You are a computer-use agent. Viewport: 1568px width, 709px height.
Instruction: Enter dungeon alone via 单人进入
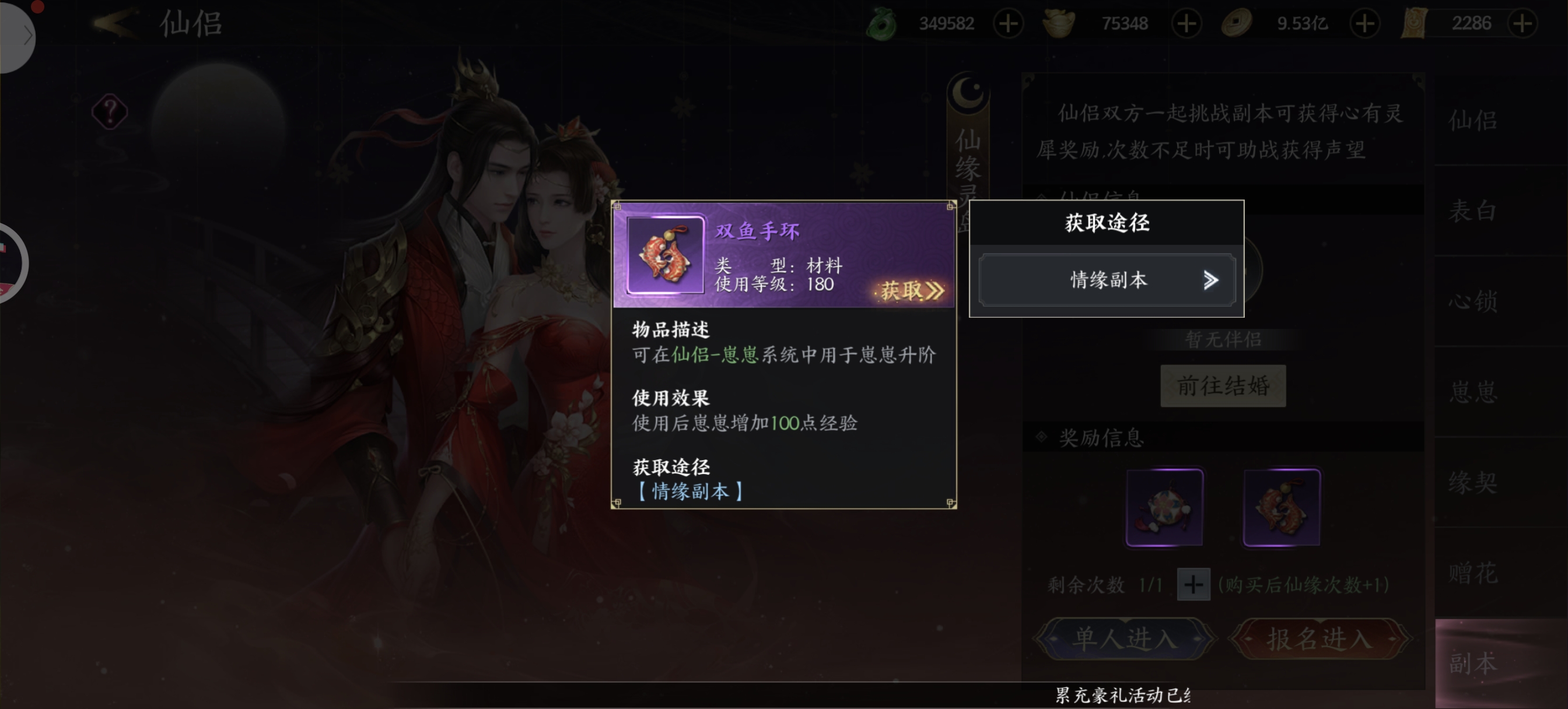pos(1123,639)
